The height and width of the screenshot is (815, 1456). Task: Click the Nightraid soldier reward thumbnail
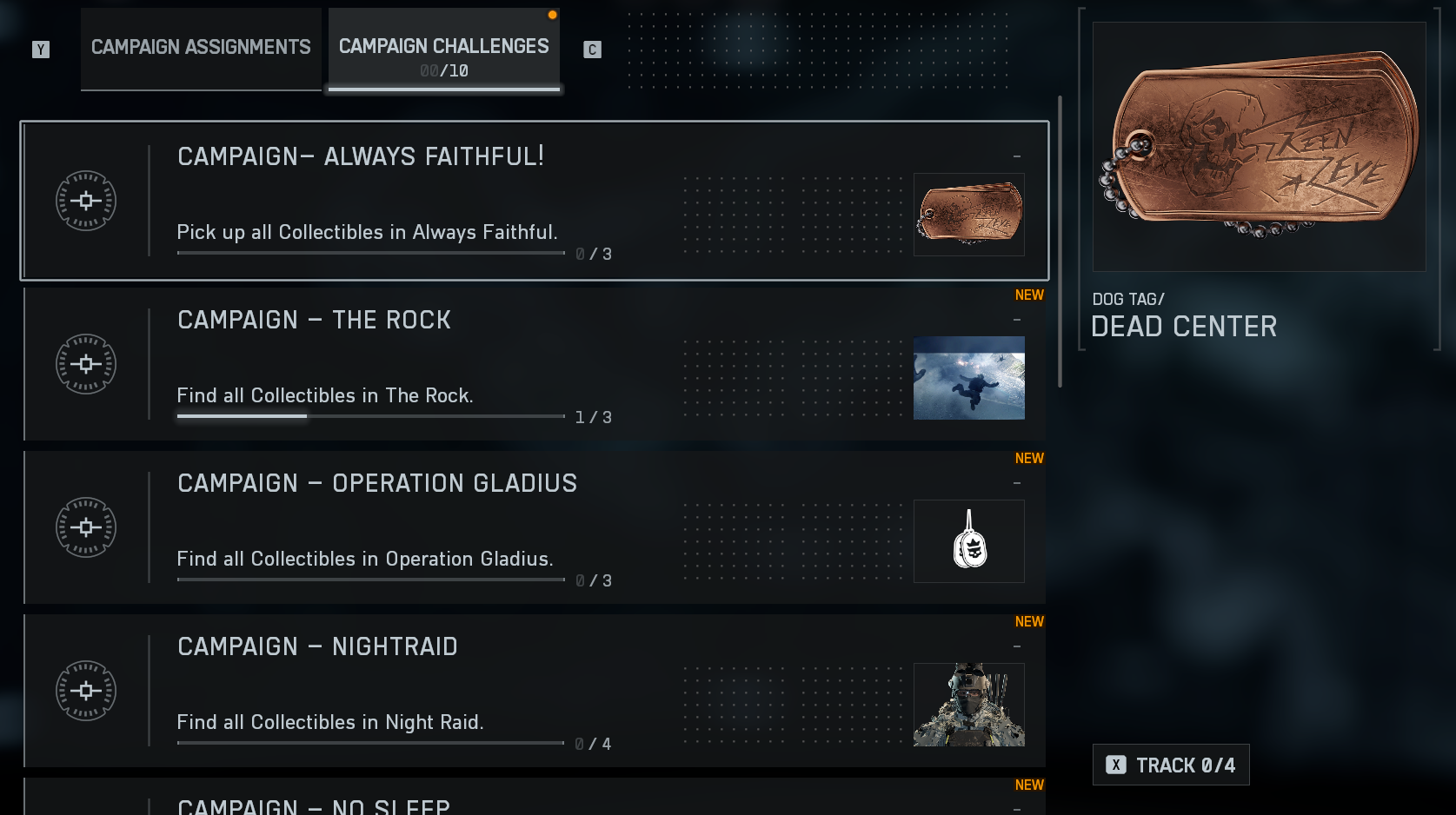tap(968, 705)
